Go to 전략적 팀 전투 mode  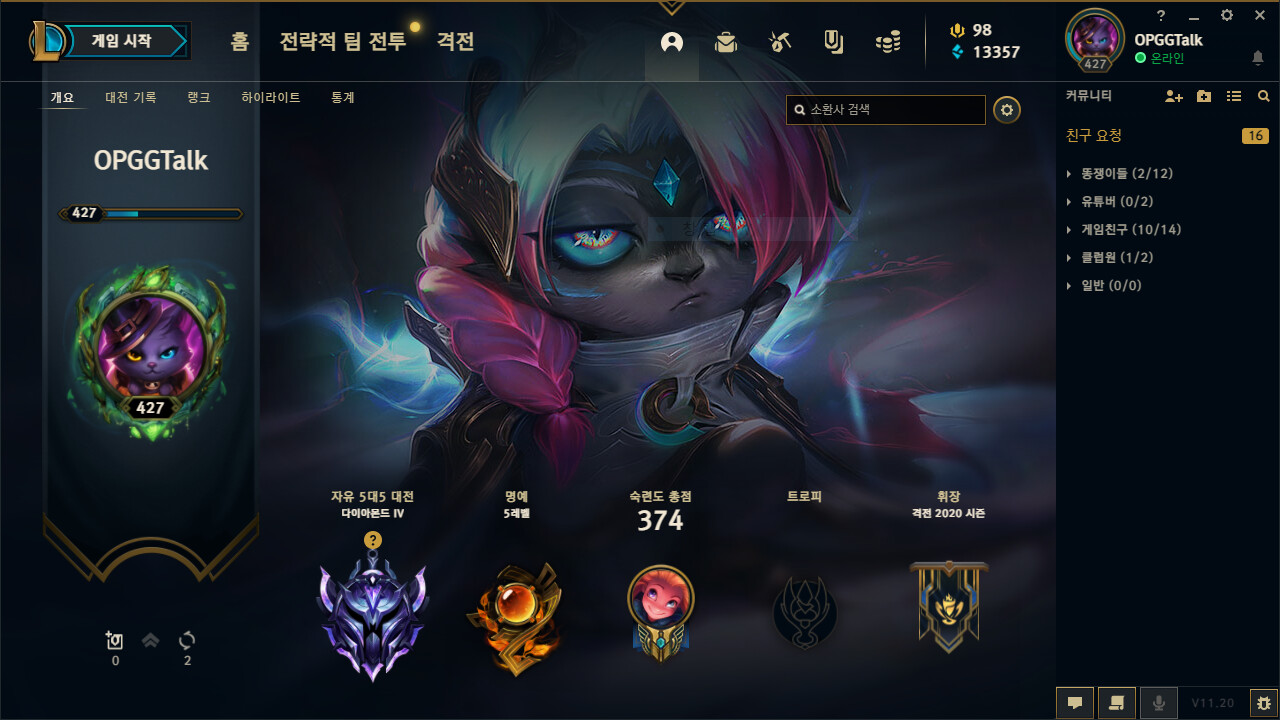343,42
